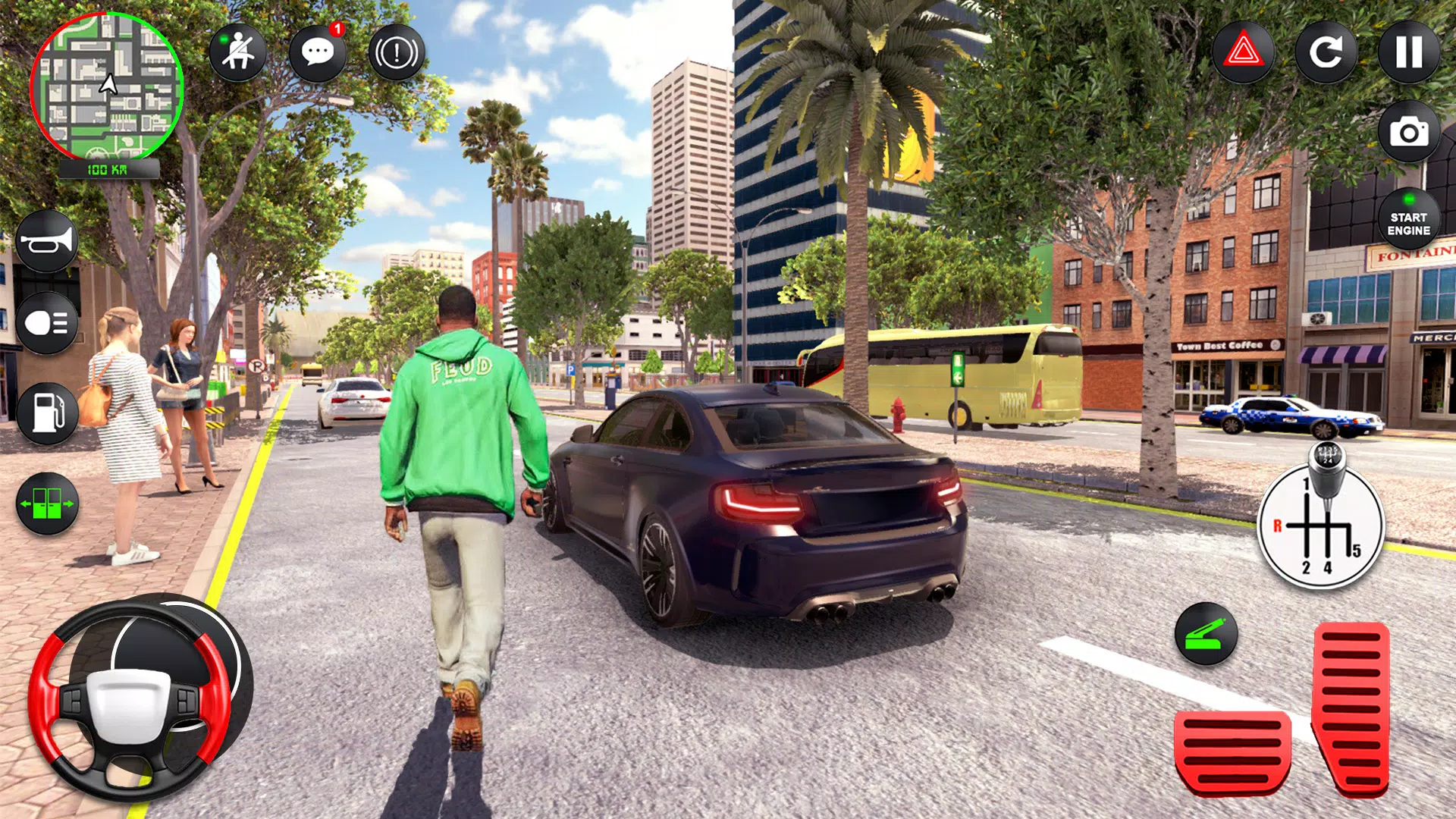This screenshot has width=1456, height=819.
Task: Open the circular city minimap
Action: [107, 86]
